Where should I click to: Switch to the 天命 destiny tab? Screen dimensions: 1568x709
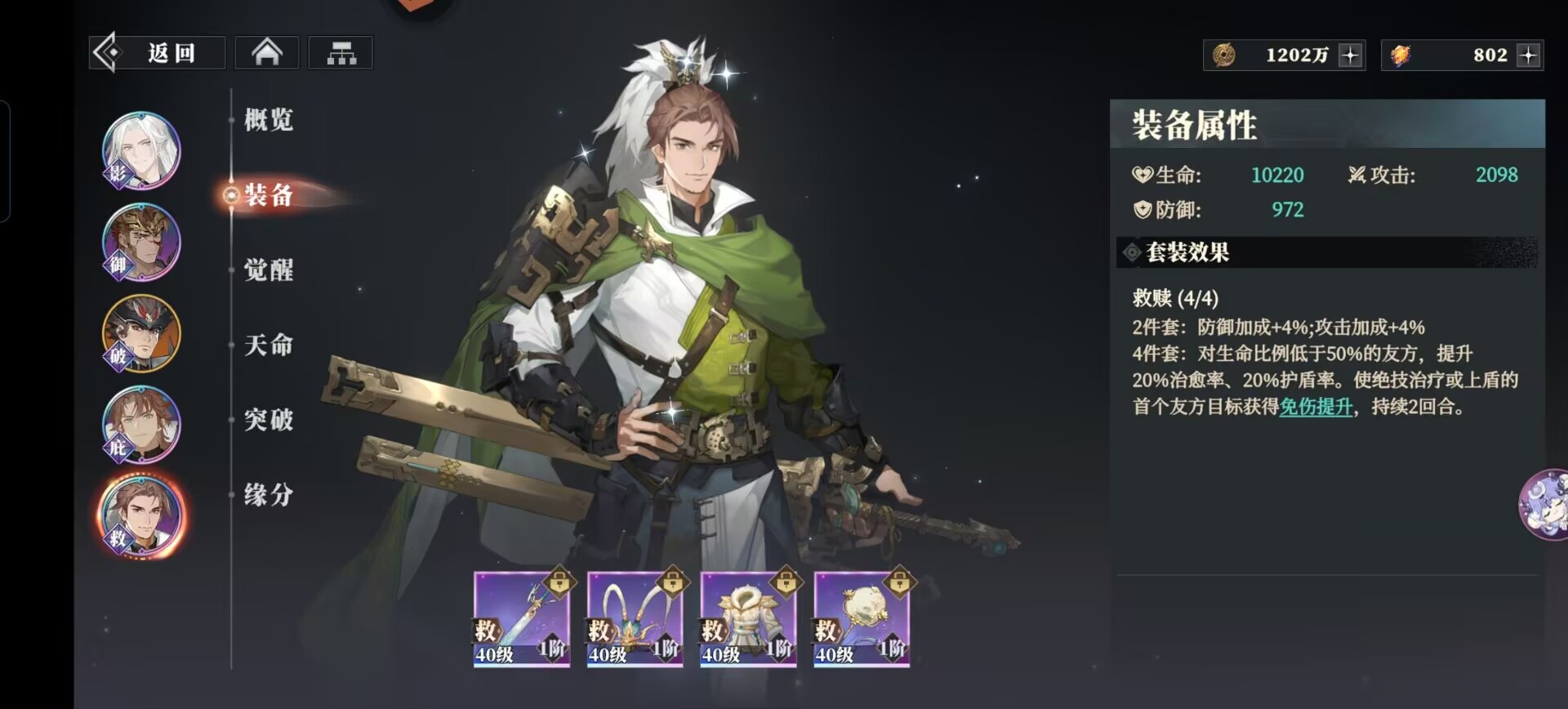(x=269, y=345)
